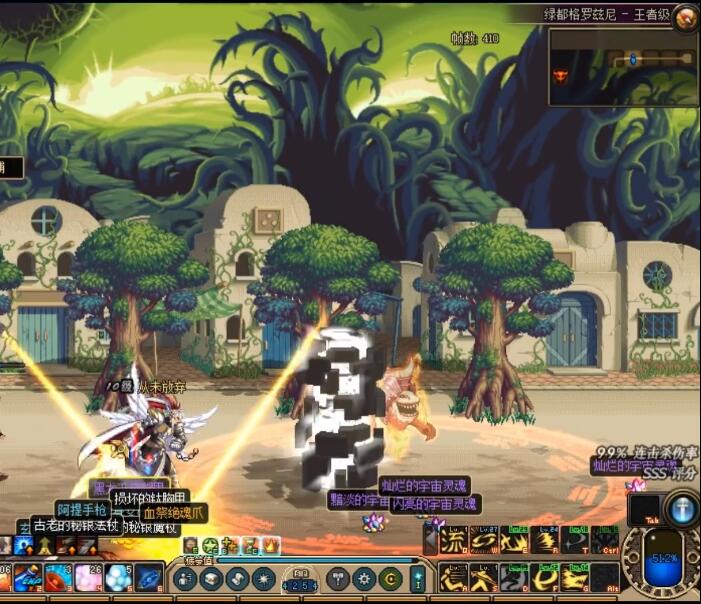Activate the kicking figure skill on A

[455, 577]
